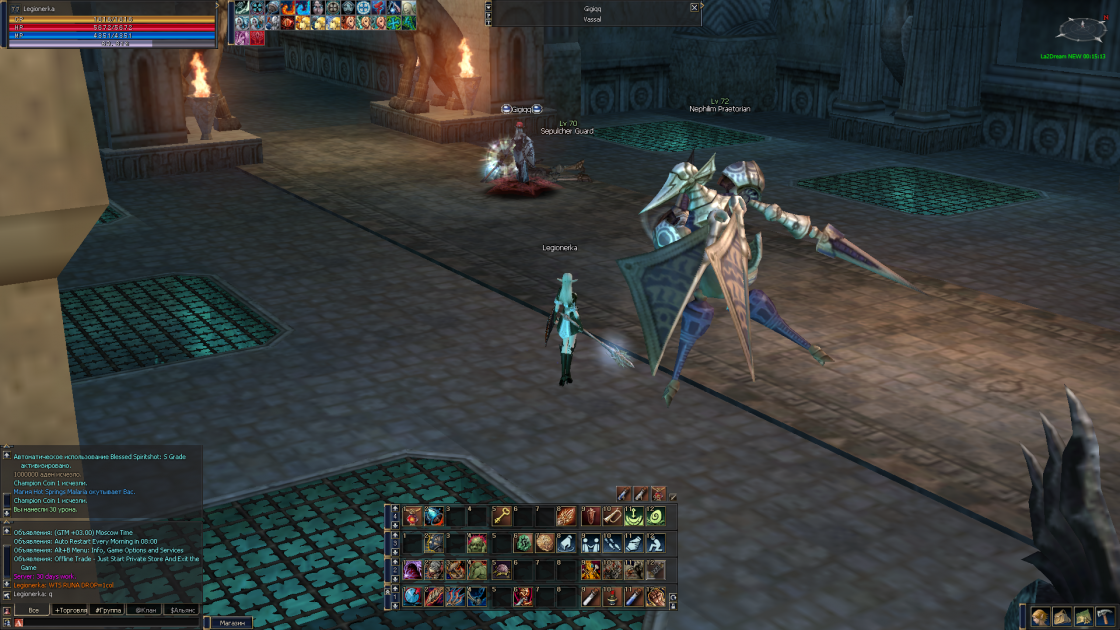Viewport: 1120px width, 630px height.
Task: Cast the purple vortex skill
Action: click(412, 570)
